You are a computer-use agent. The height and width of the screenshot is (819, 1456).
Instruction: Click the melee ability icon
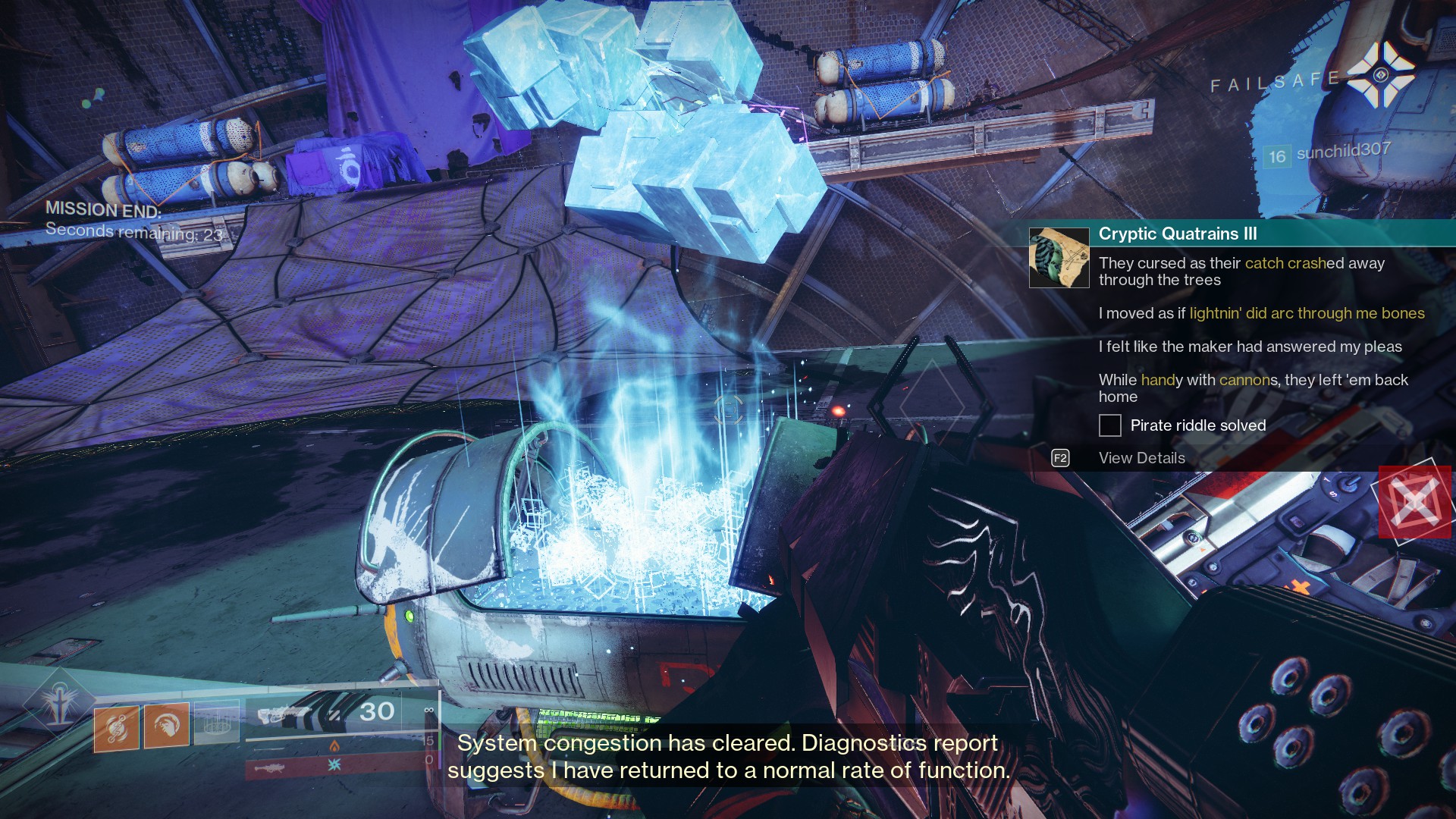[x=167, y=724]
